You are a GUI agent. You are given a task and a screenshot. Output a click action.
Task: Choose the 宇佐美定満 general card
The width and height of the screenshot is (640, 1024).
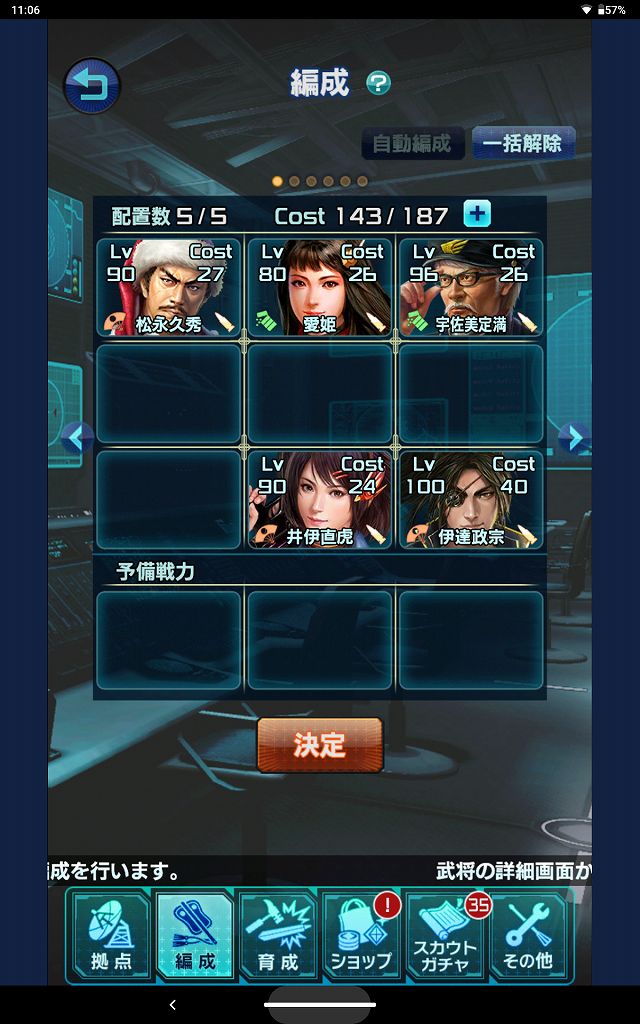pyautogui.click(x=471, y=287)
